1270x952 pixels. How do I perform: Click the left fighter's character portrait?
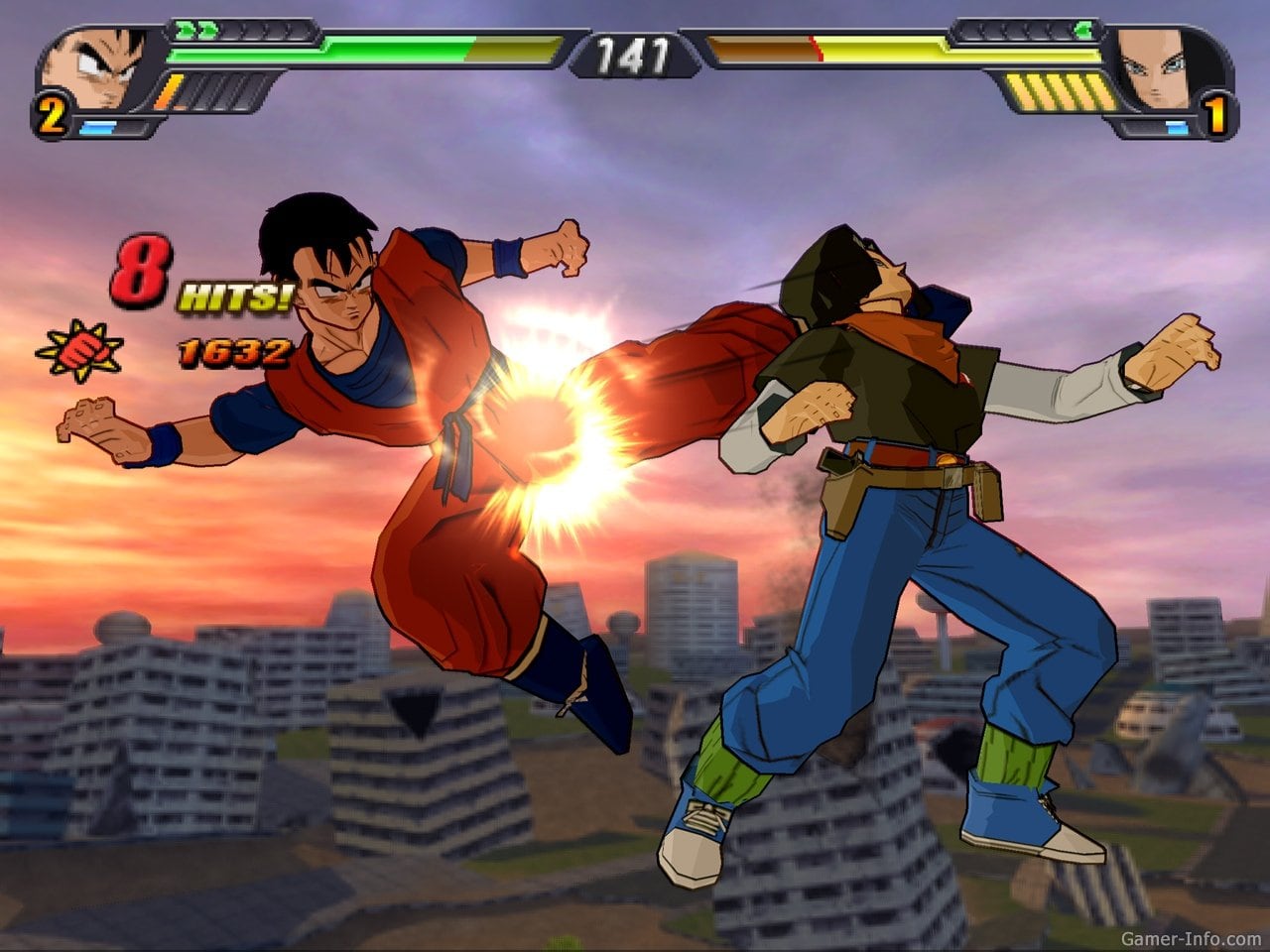click(x=96, y=69)
